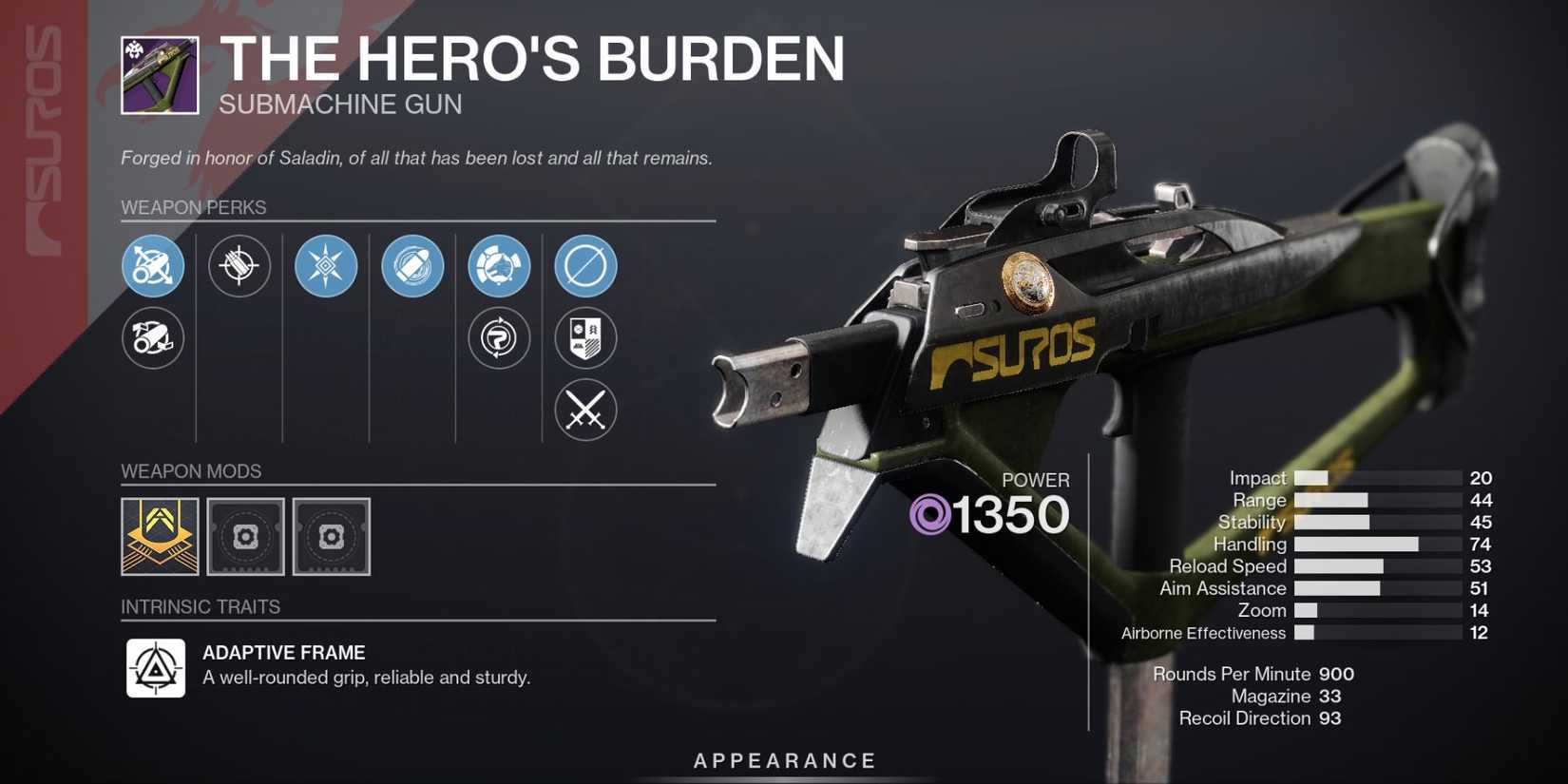Toggle the alternate barrel perk below the selected one
The width and height of the screenshot is (1568, 784).
point(152,338)
